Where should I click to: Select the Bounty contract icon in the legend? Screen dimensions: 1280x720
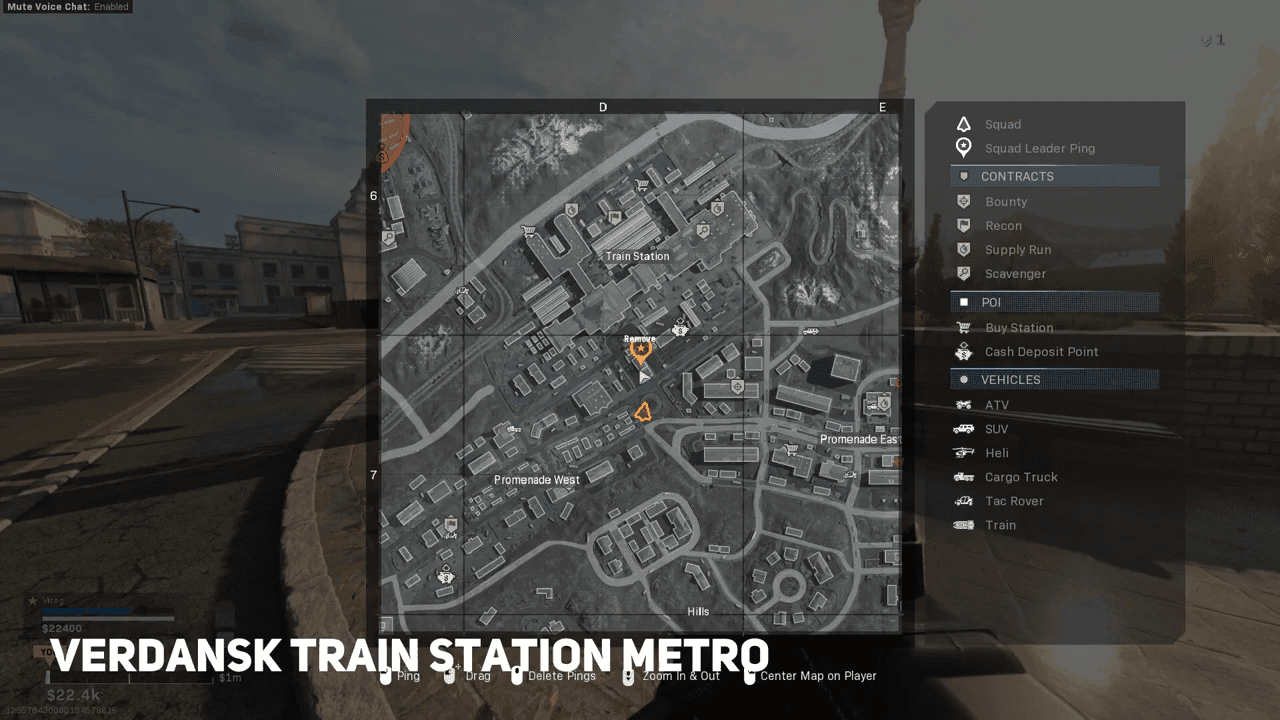coord(961,201)
